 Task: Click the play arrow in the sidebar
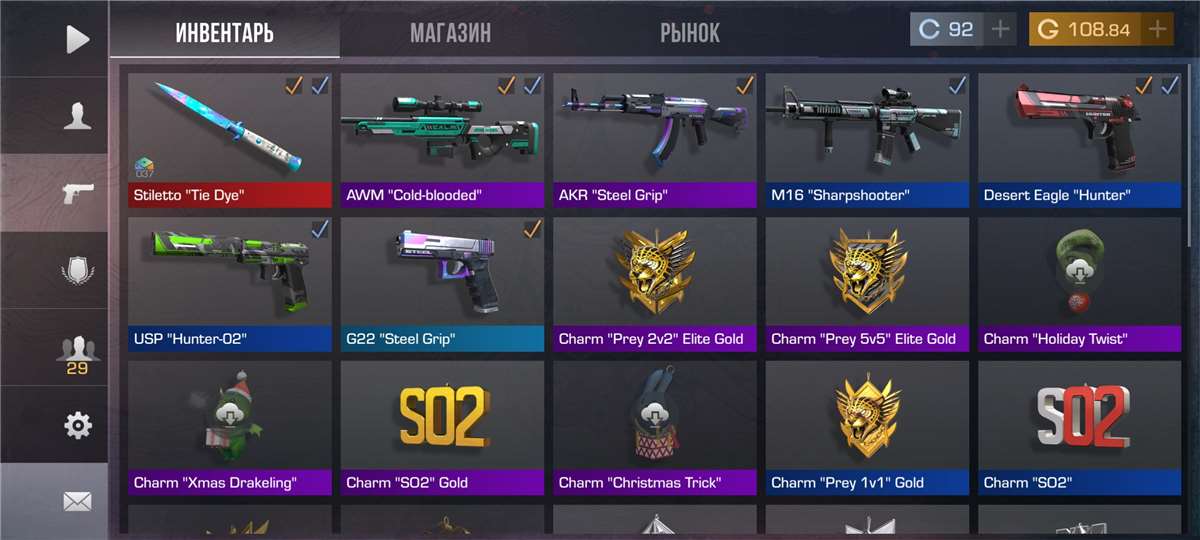coord(76,39)
